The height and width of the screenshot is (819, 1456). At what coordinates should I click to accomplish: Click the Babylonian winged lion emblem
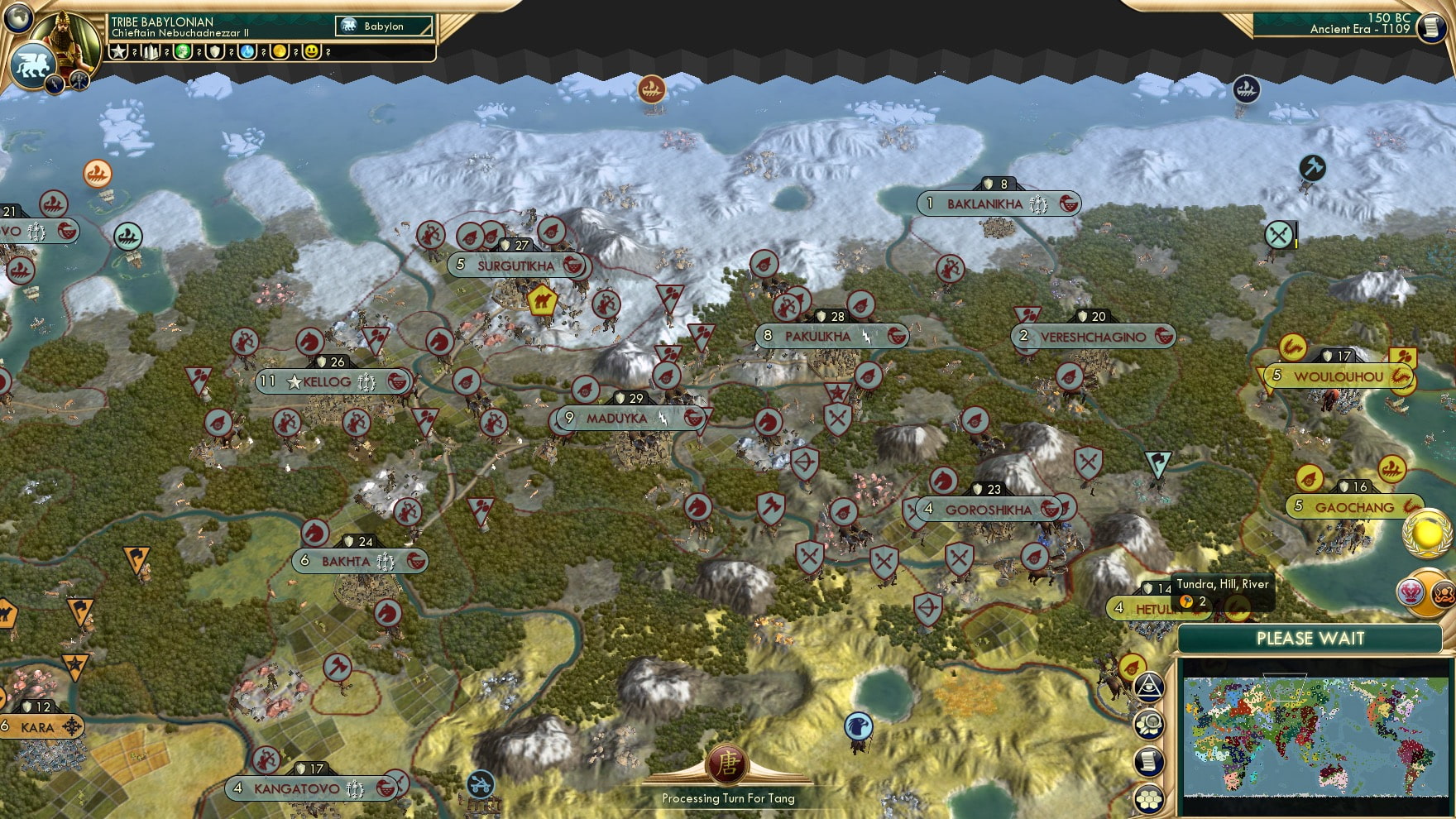tap(31, 62)
